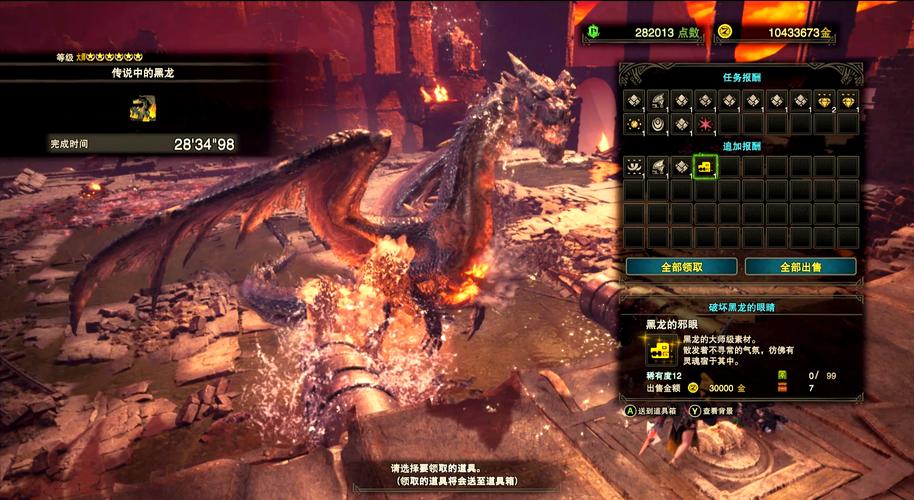
Task: Select the orange sun-shaped reward item
Action: click(633, 124)
